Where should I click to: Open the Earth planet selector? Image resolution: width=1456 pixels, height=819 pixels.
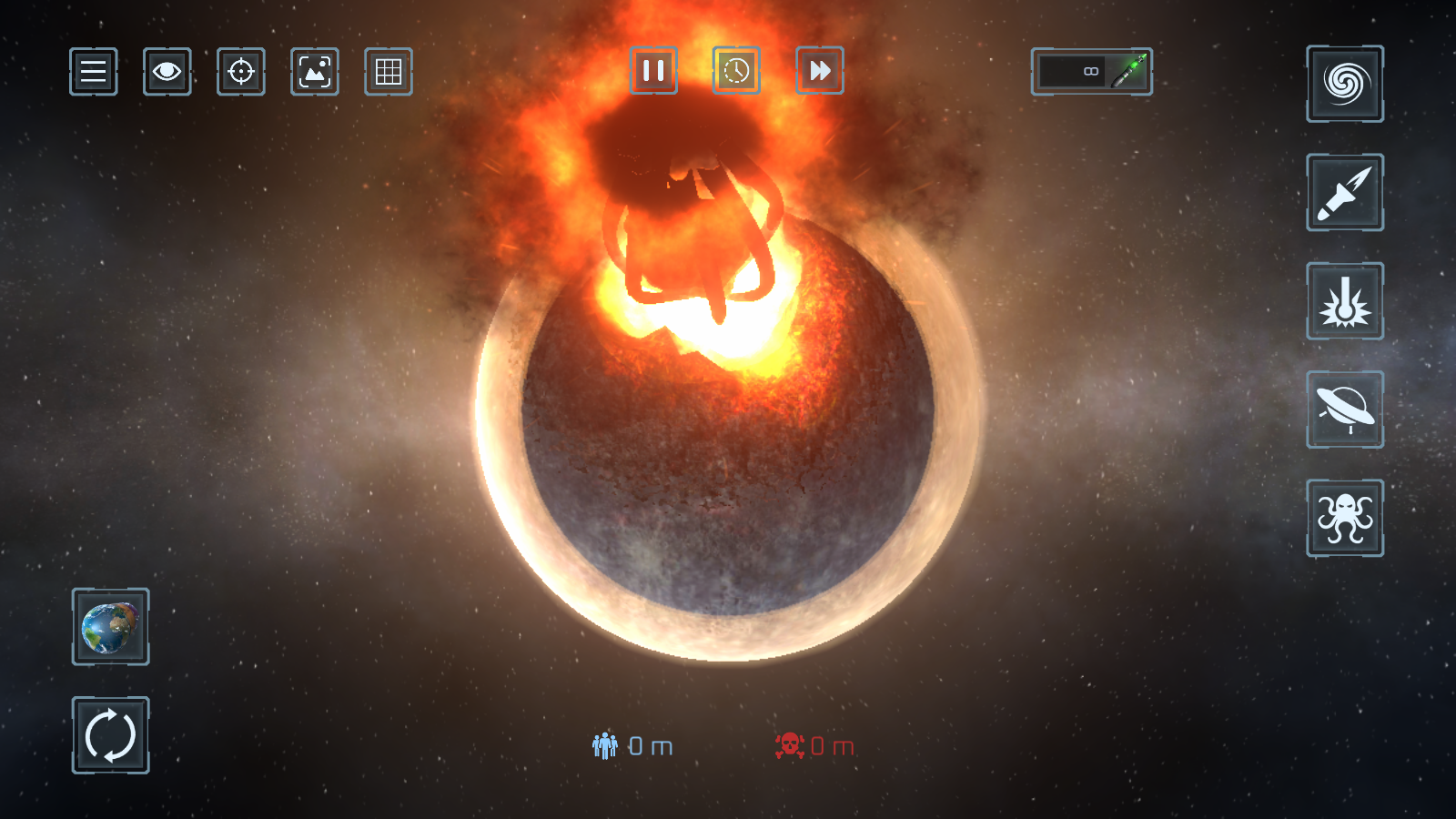pyautogui.click(x=111, y=627)
